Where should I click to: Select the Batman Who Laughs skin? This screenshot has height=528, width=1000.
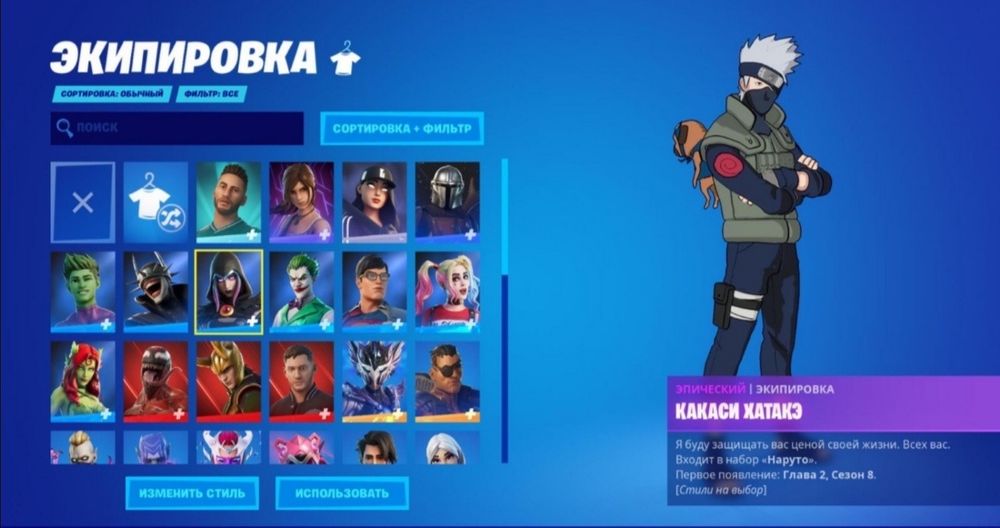pos(155,290)
